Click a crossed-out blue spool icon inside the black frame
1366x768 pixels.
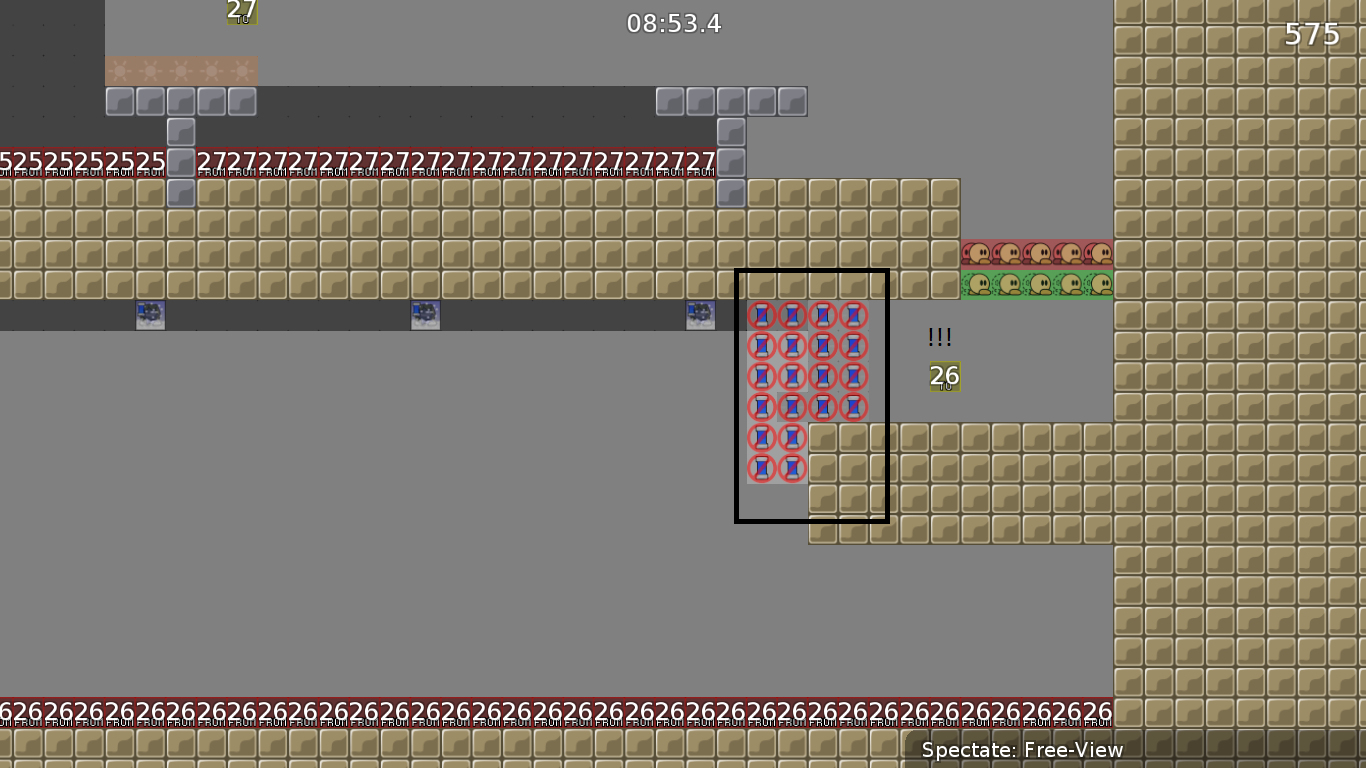[791, 347]
